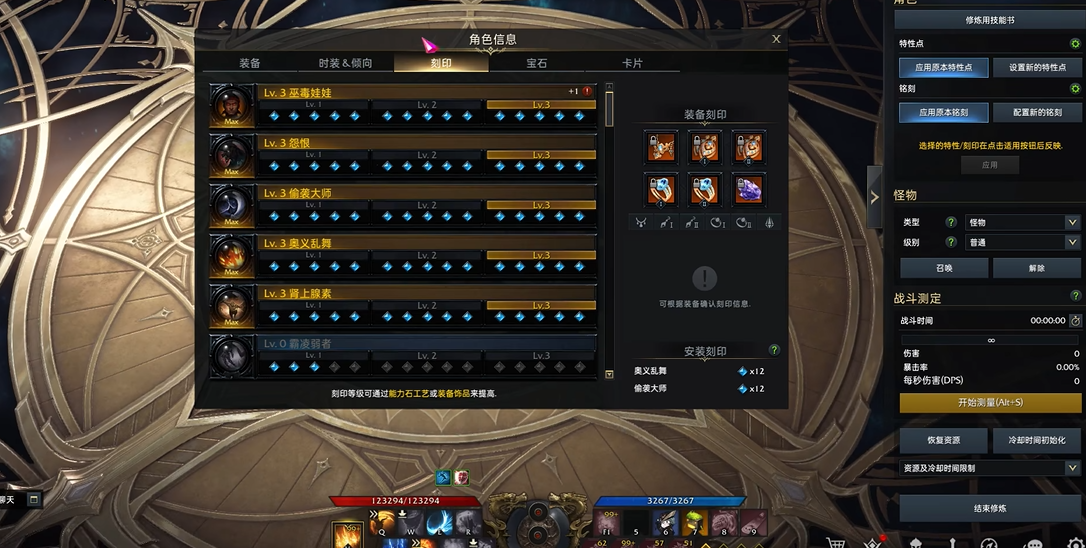End training with 结束修炼 button

coord(989,509)
